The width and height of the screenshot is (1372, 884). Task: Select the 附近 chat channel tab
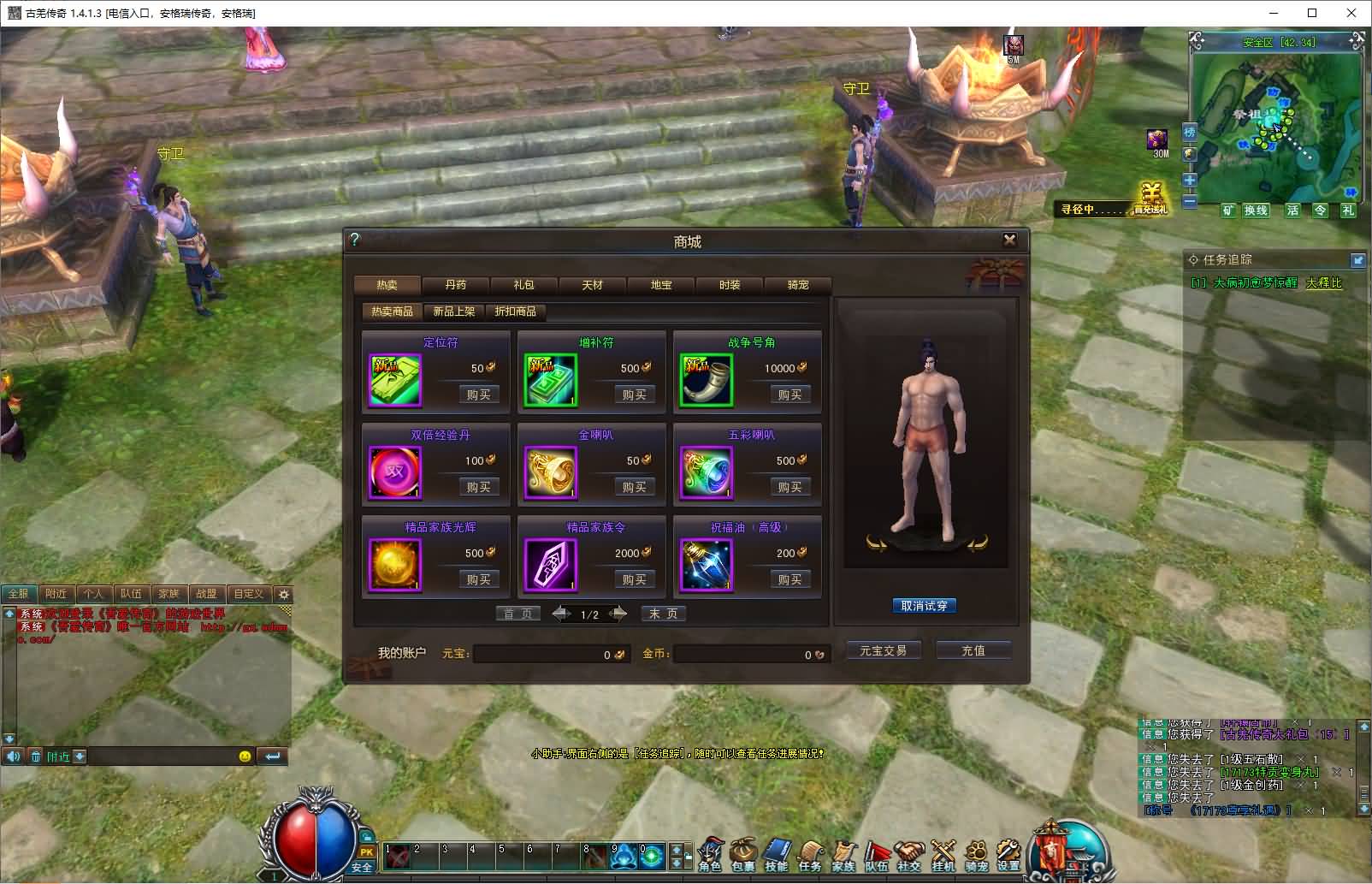pyautogui.click(x=56, y=593)
